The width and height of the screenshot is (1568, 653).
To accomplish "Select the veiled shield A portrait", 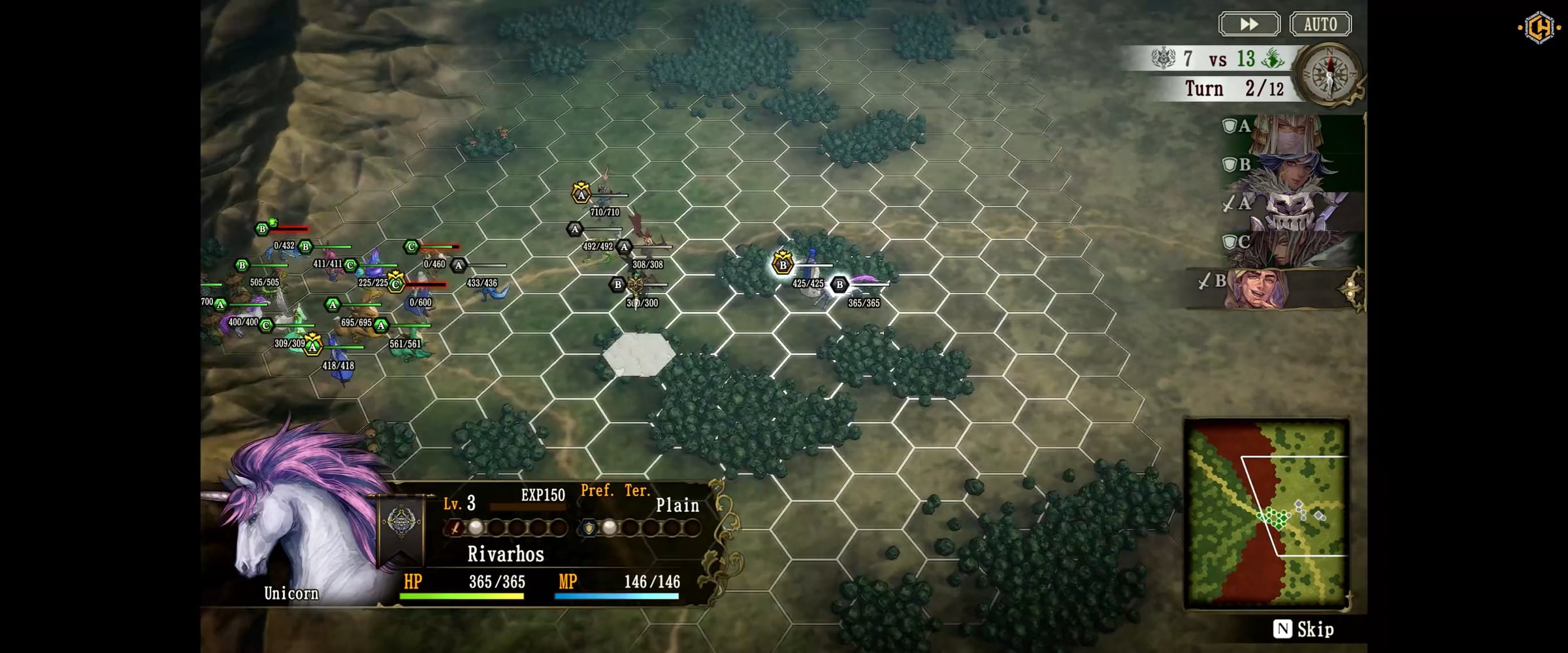I will [1290, 133].
